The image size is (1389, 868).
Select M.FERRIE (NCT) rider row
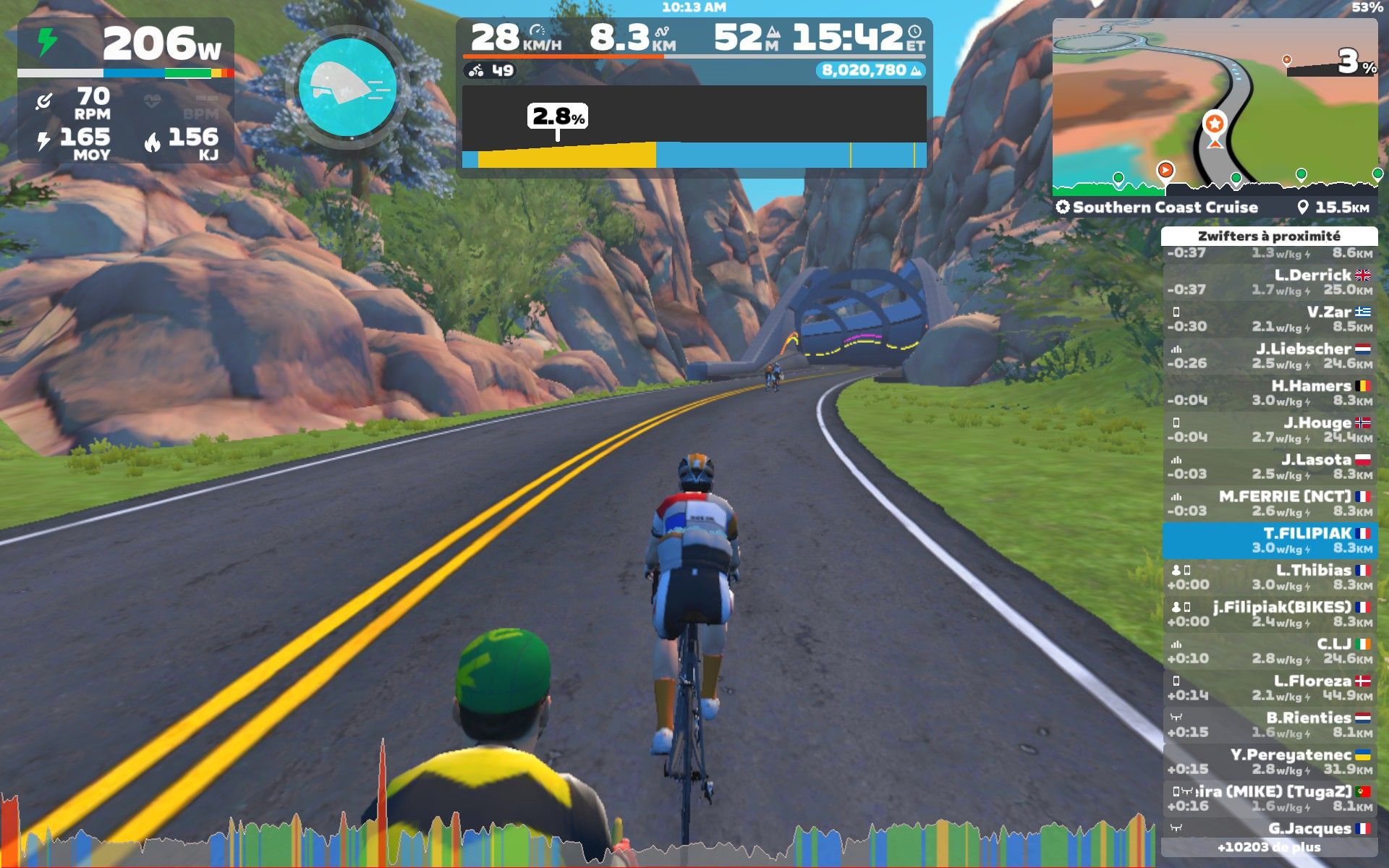pyautogui.click(x=1270, y=503)
